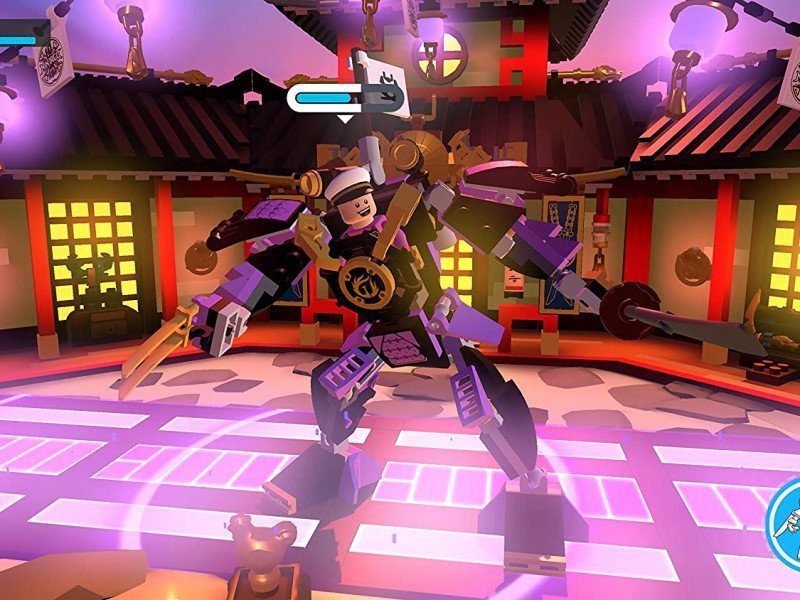The width and height of the screenshot is (800, 600).
Task: Click the blue circular weapon ability icon
Action: 787,523
